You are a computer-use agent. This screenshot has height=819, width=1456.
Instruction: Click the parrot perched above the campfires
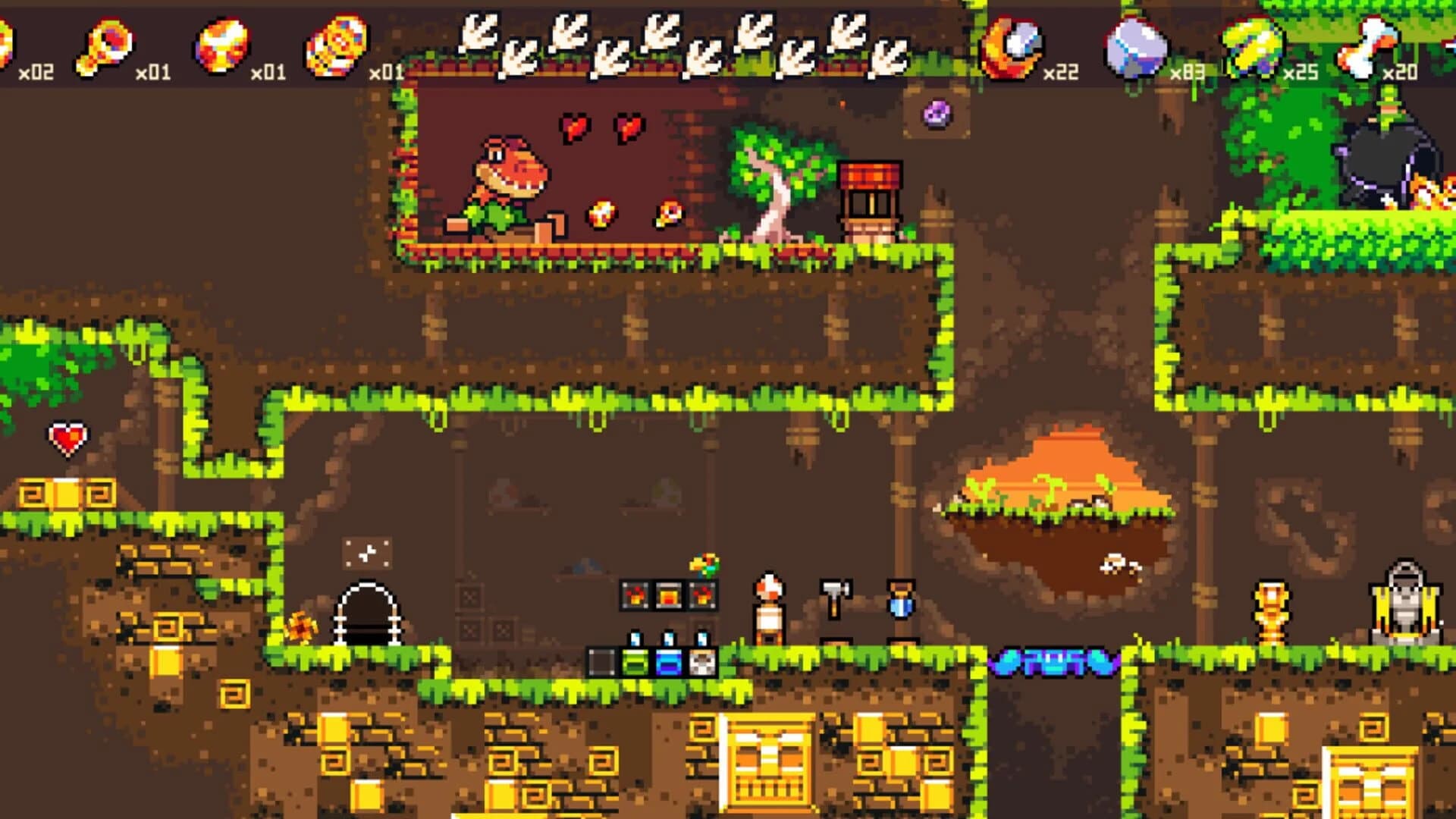[704, 563]
